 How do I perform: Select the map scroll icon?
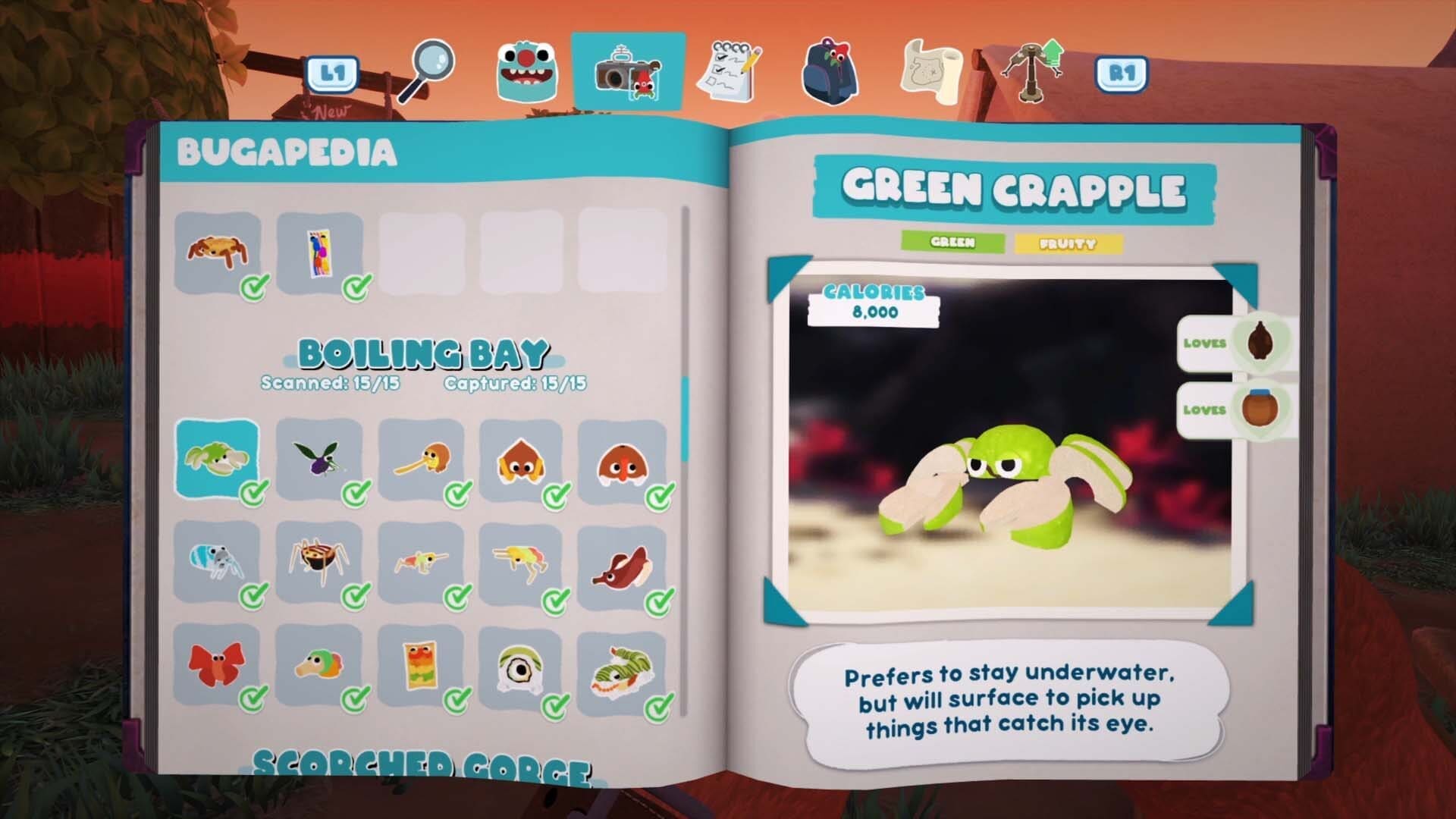pyautogui.click(x=934, y=72)
